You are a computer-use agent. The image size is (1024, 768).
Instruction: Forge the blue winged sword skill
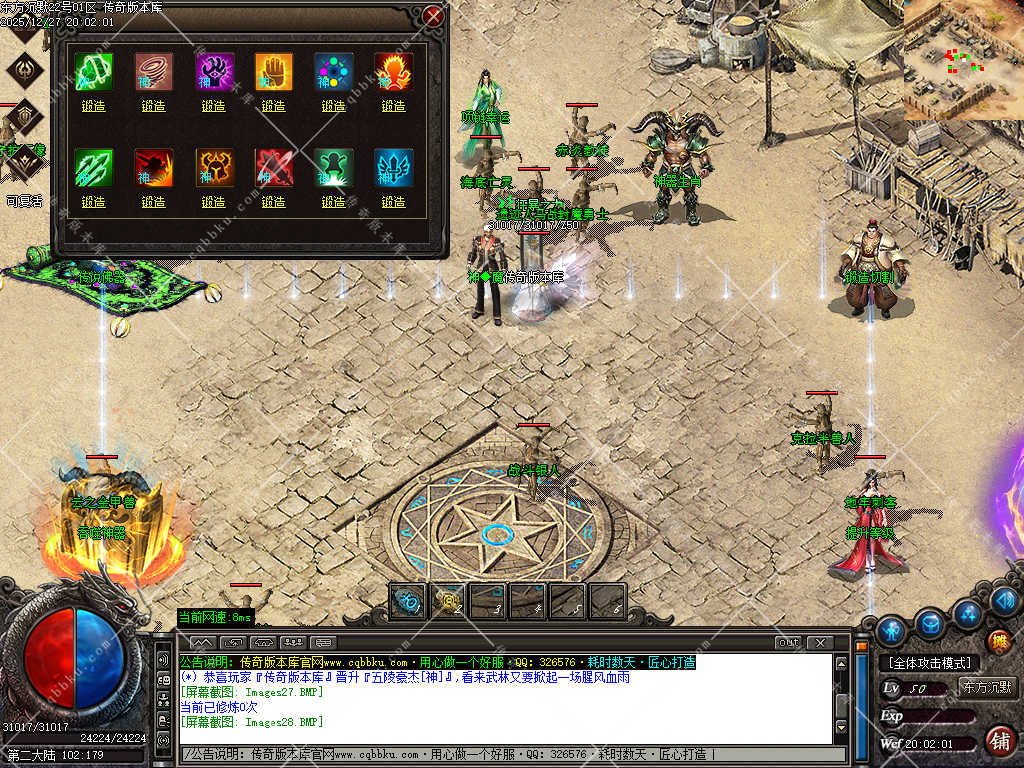(393, 202)
